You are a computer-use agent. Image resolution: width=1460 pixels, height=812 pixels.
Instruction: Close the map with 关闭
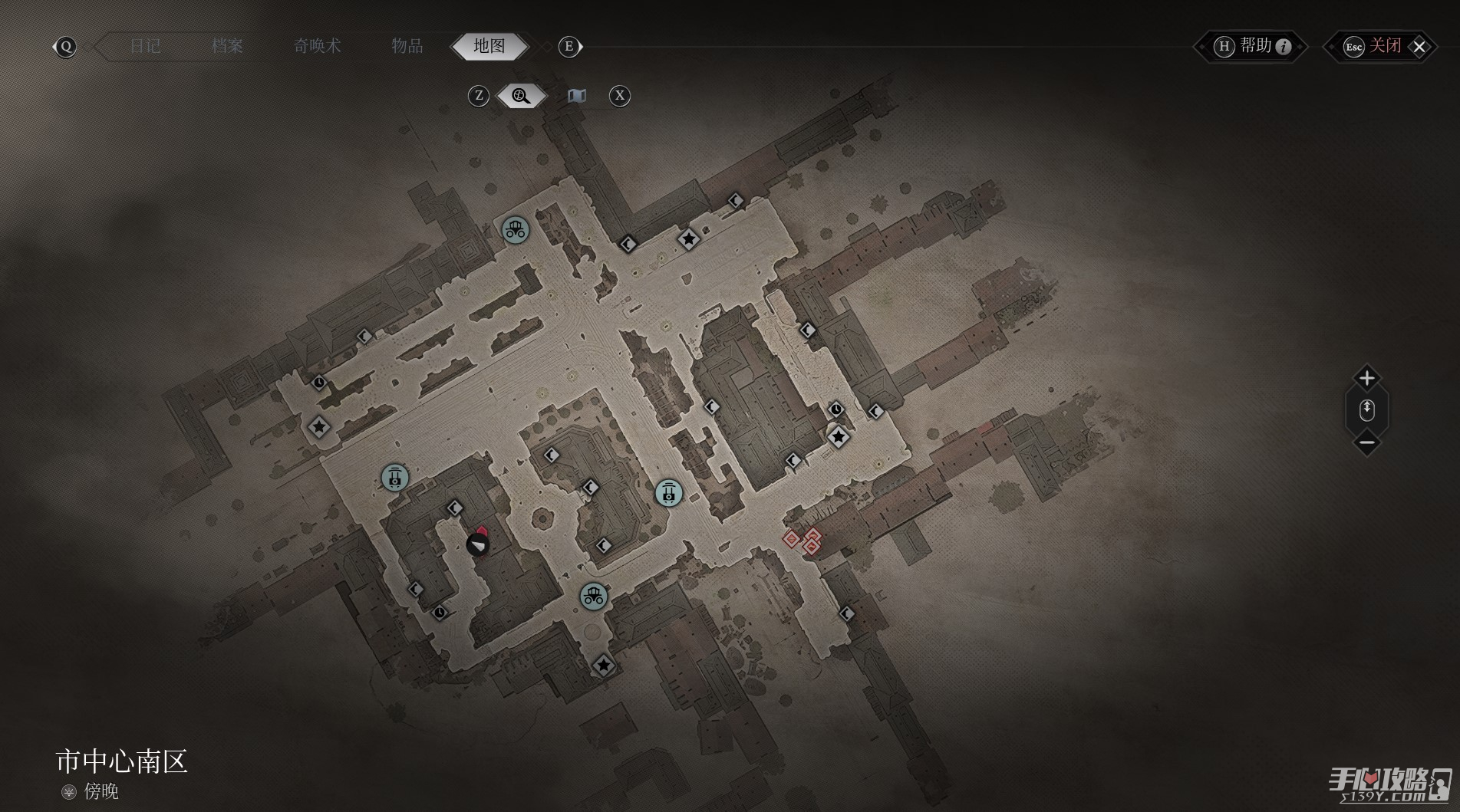(x=1383, y=47)
